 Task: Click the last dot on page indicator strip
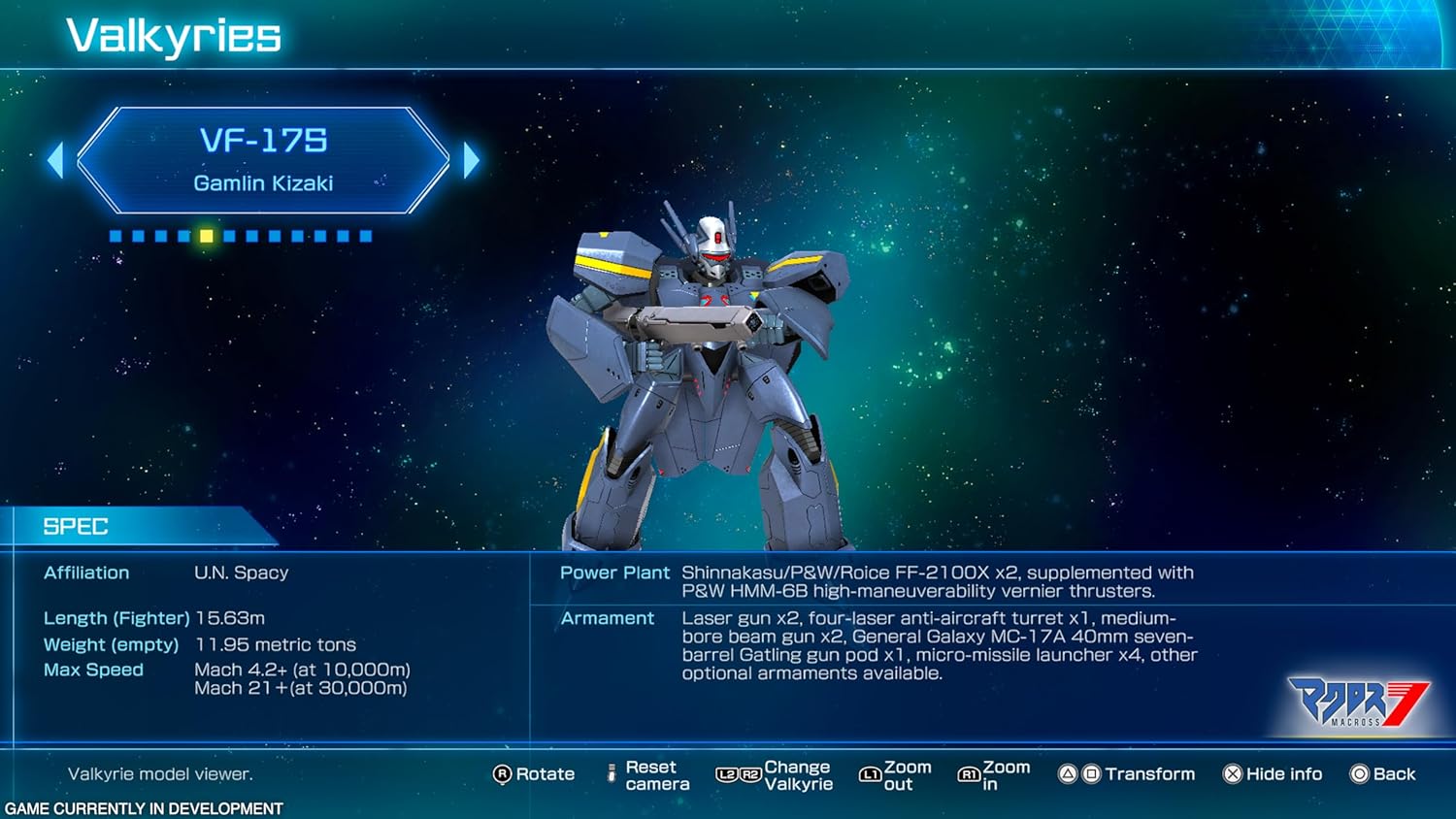click(366, 235)
